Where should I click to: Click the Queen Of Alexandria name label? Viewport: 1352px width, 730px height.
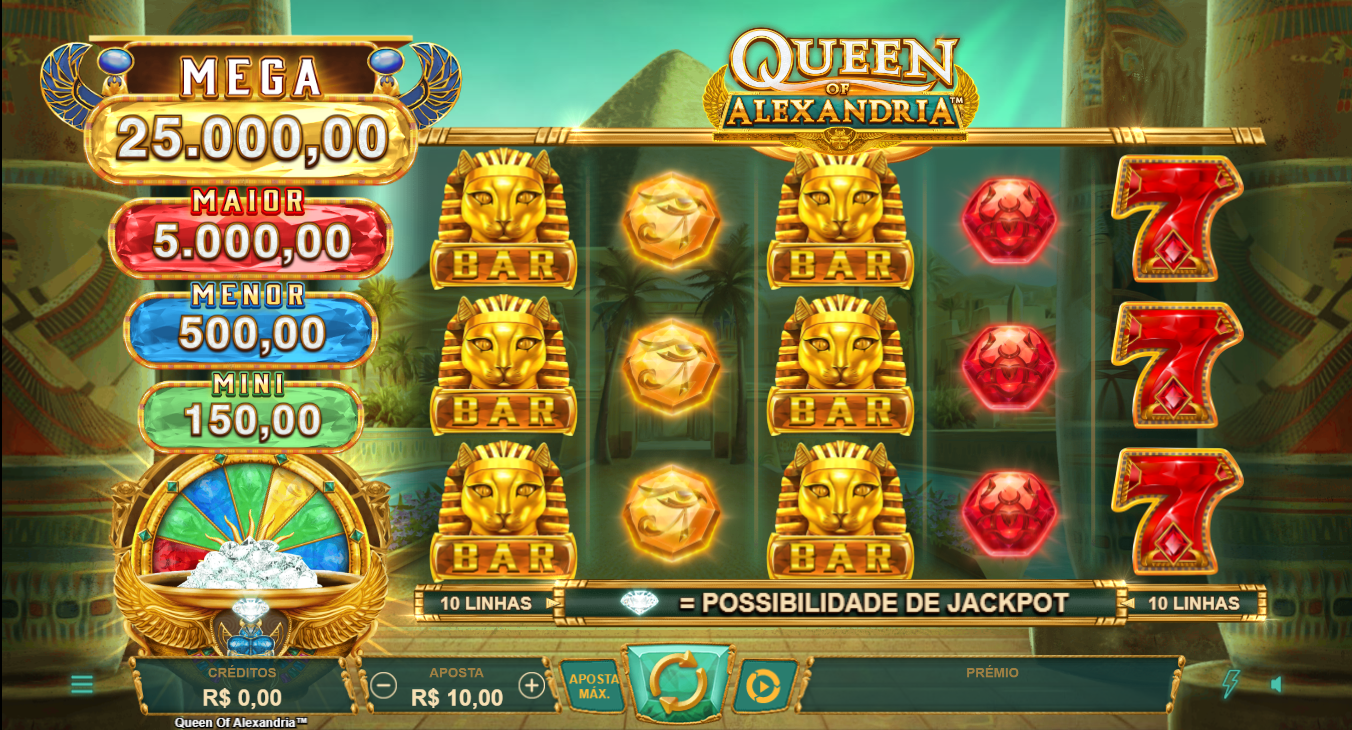click(x=243, y=721)
